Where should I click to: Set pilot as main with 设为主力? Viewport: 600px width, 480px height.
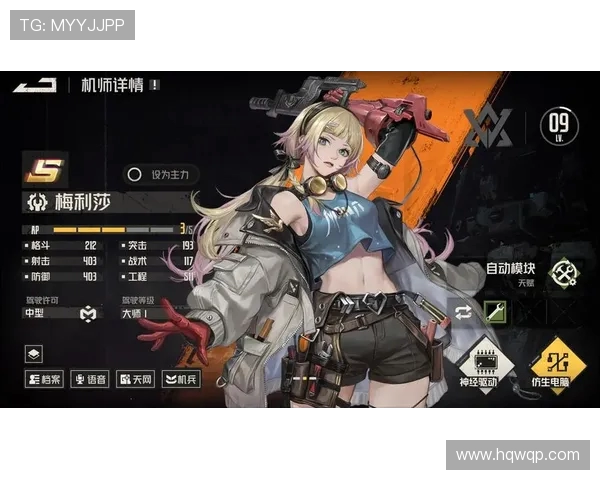(x=162, y=174)
